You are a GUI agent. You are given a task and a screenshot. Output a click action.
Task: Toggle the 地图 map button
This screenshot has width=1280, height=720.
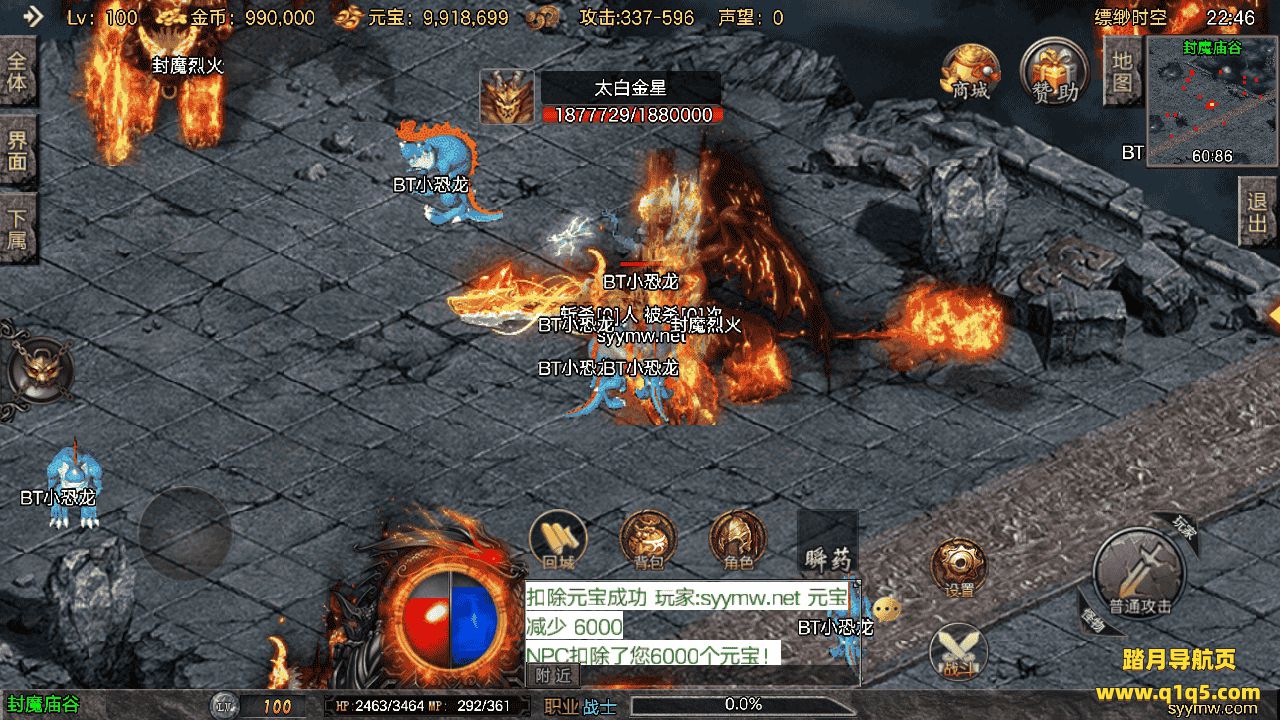click(1122, 71)
